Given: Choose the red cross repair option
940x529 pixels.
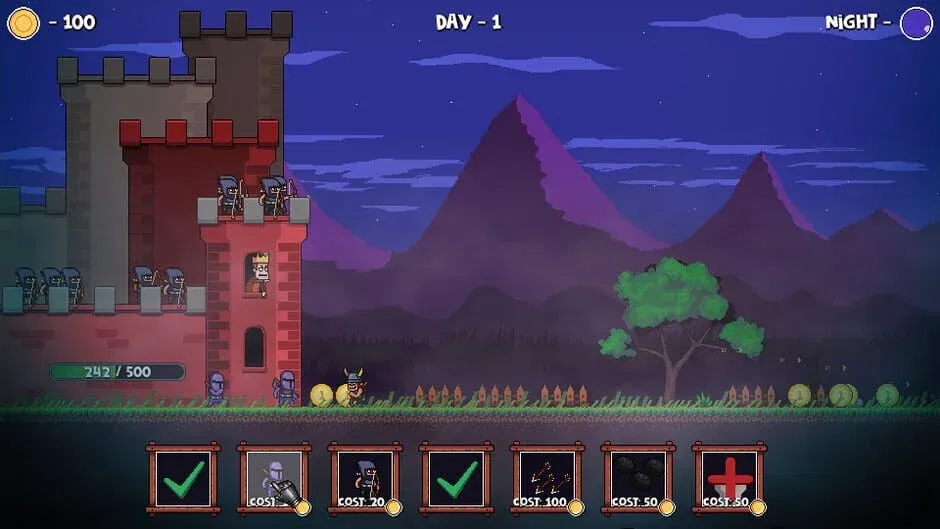Looking at the screenshot, I should 729,479.
